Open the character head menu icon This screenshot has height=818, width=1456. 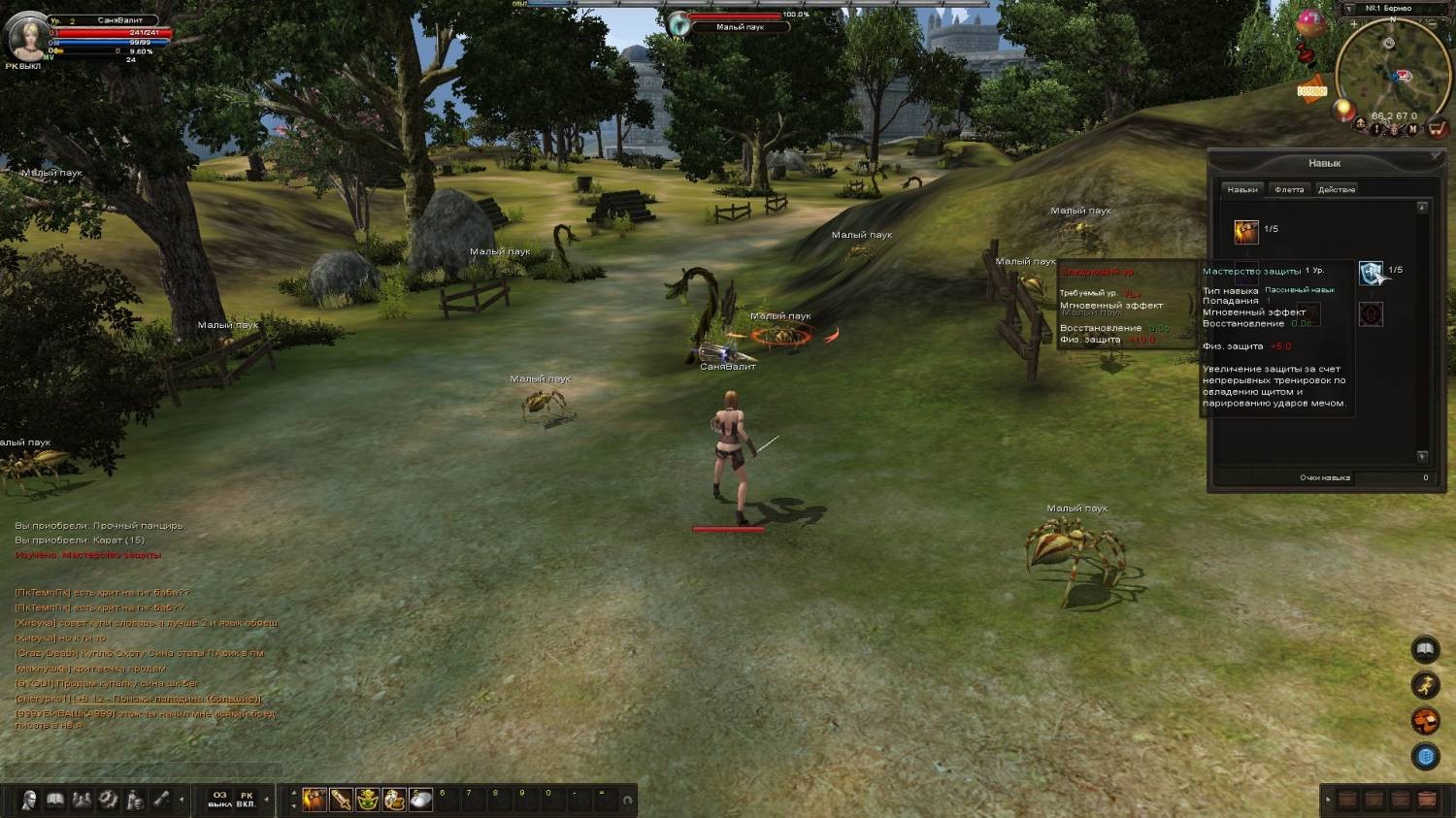pyautogui.click(x=30, y=800)
